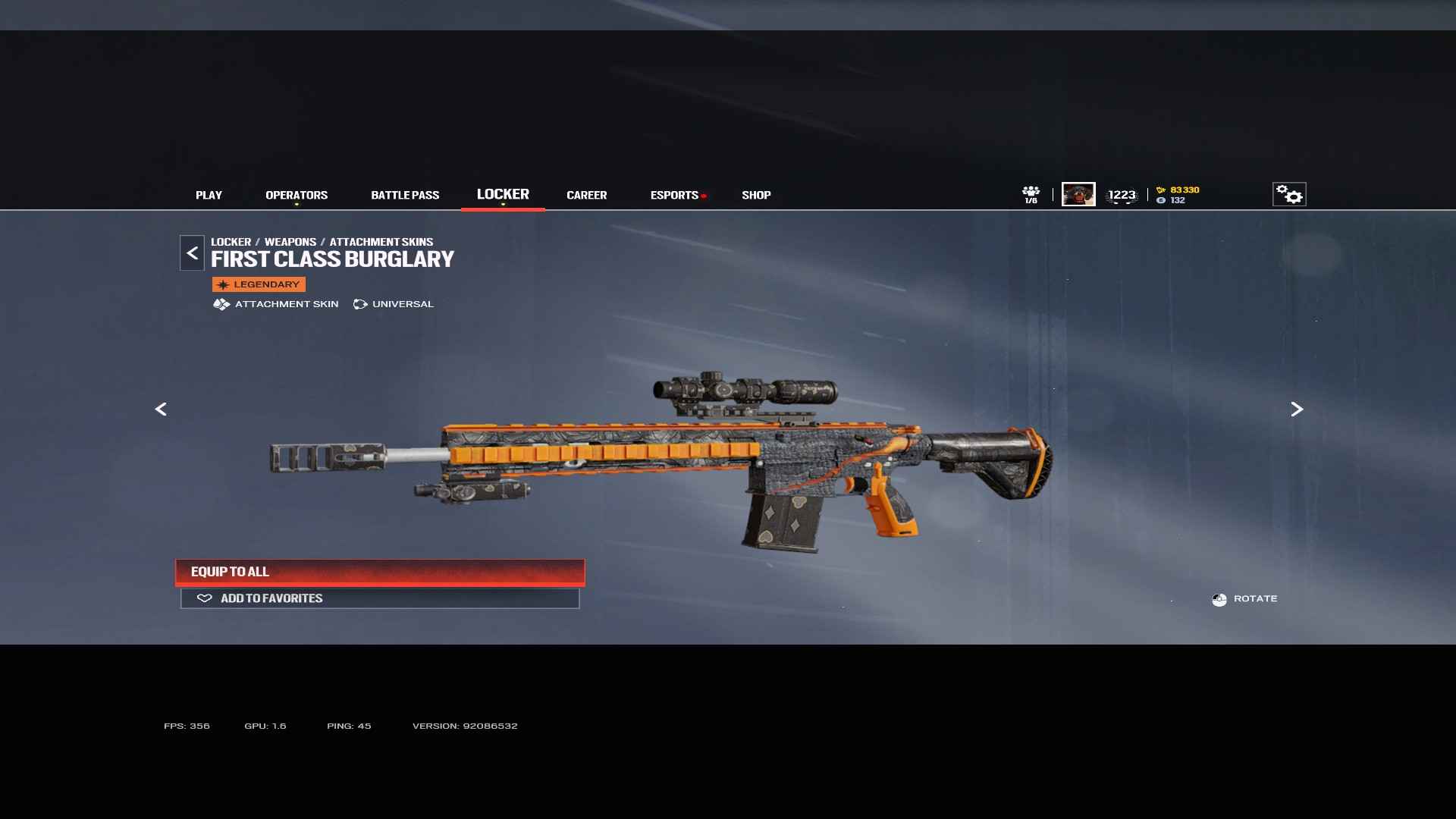This screenshot has height=819, width=1456.
Task: Open the Career tab
Action: click(x=586, y=195)
